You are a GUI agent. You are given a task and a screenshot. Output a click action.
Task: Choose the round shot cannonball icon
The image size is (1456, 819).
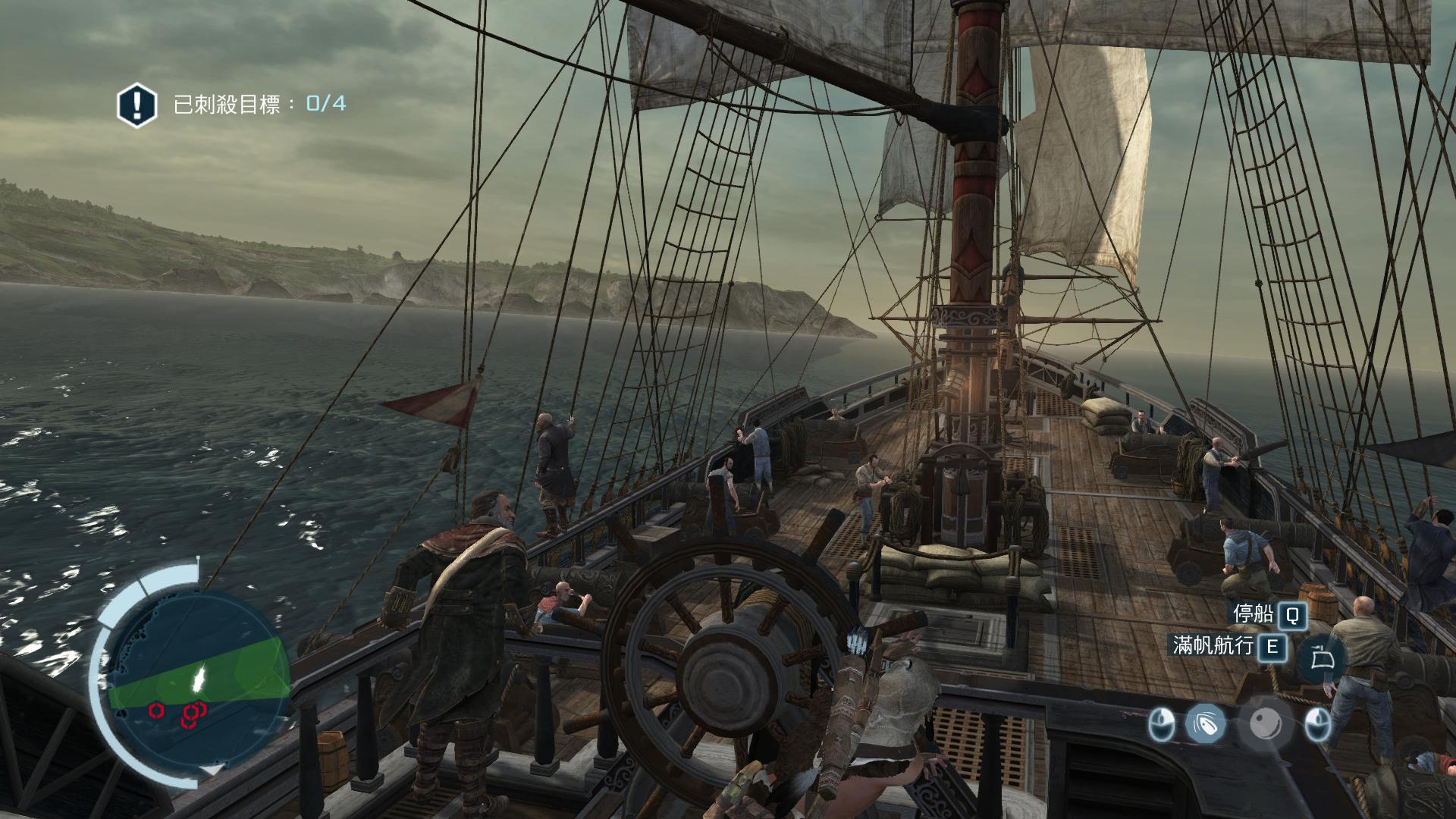[x=1266, y=723]
